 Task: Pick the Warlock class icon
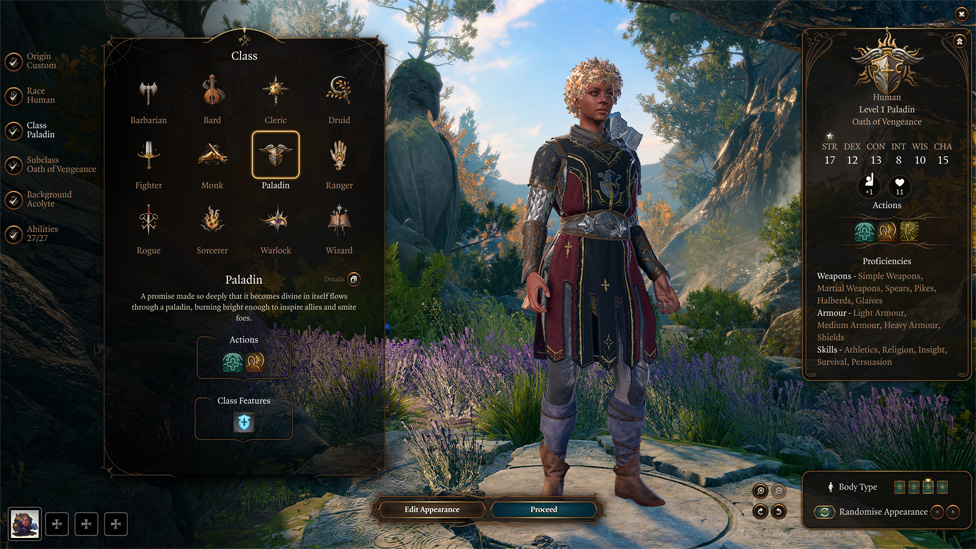tap(275, 222)
